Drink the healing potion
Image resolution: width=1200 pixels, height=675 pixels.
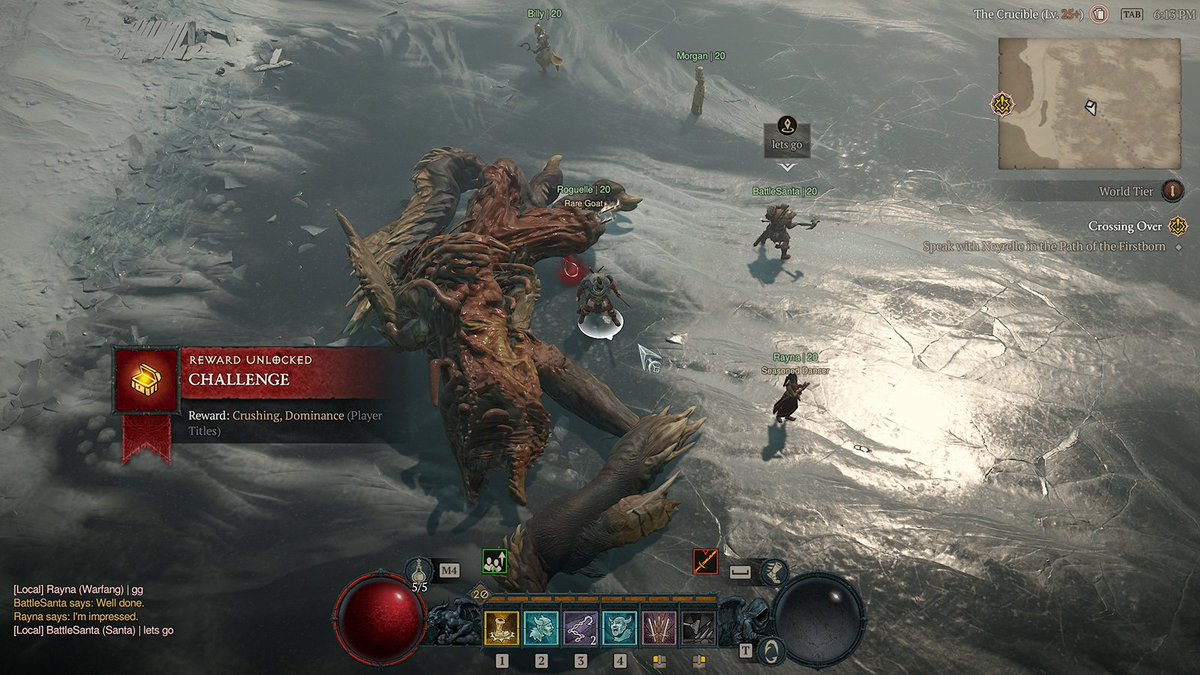(x=420, y=572)
